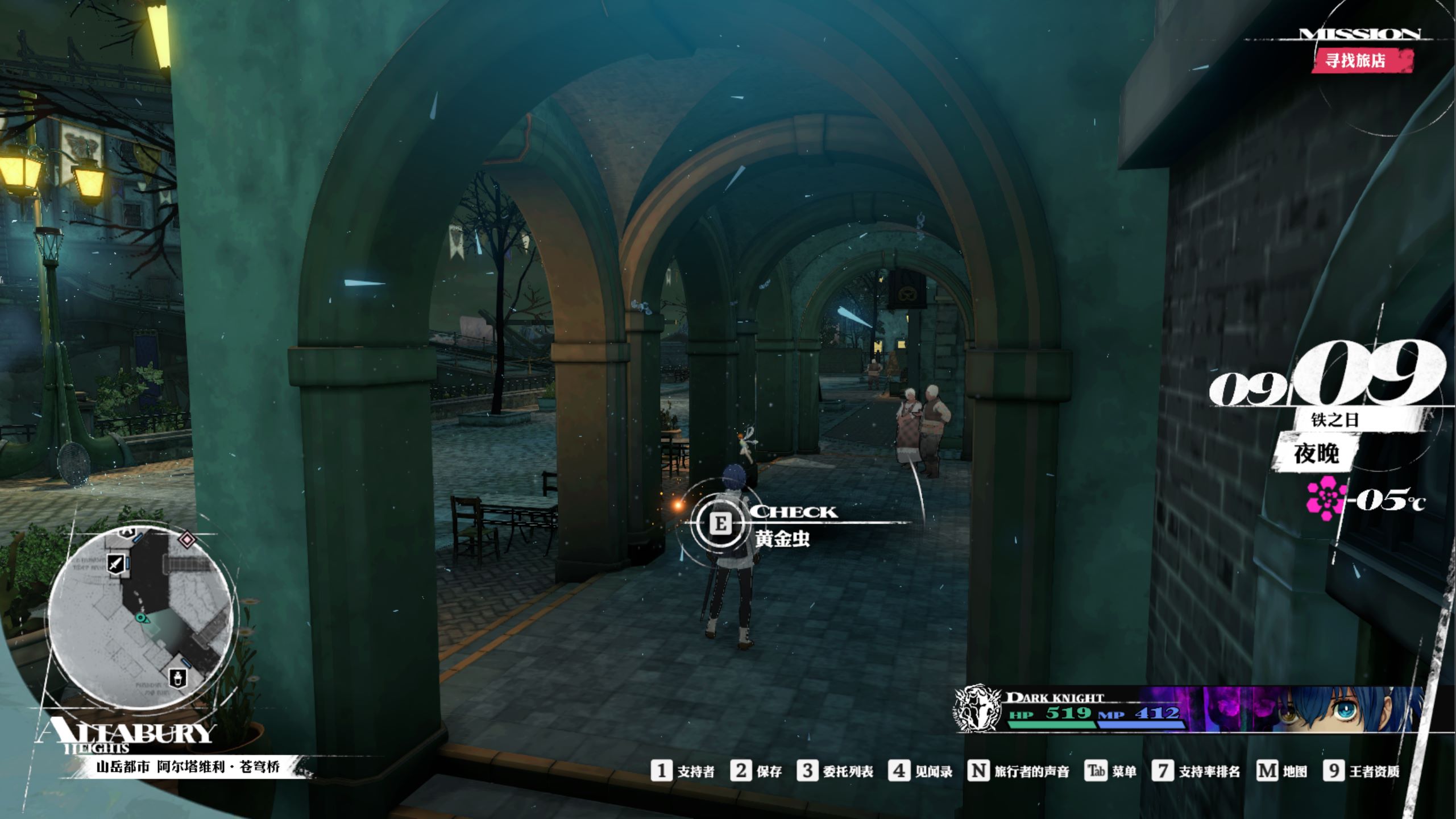Click the pink diamond marker on minimap

point(187,539)
